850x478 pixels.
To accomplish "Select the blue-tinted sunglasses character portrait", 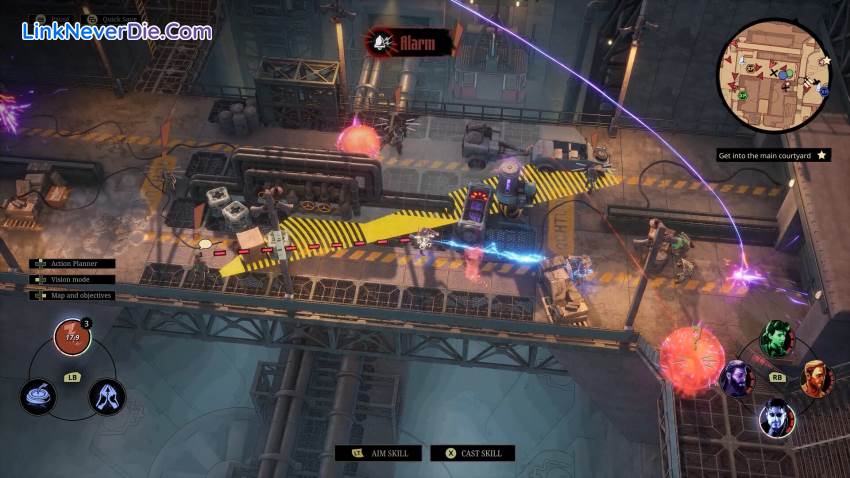I will pos(776,416).
